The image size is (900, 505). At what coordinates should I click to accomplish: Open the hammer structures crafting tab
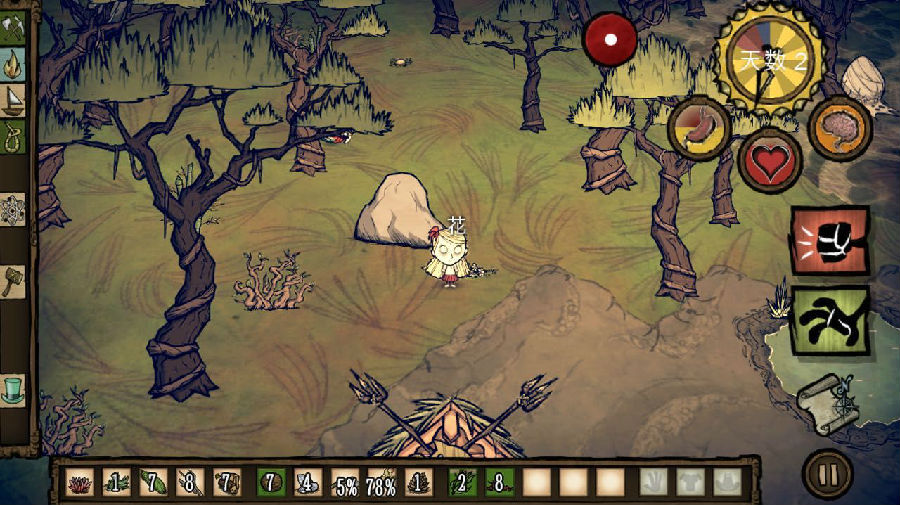pos(13,282)
